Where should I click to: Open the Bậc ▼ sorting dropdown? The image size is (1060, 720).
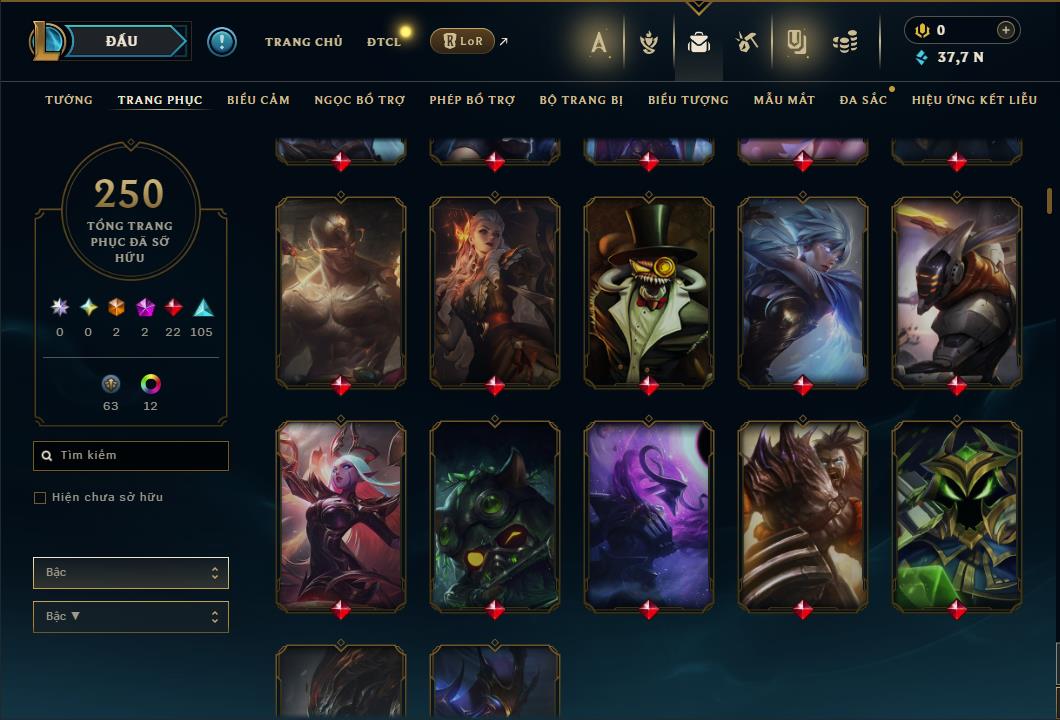[131, 617]
